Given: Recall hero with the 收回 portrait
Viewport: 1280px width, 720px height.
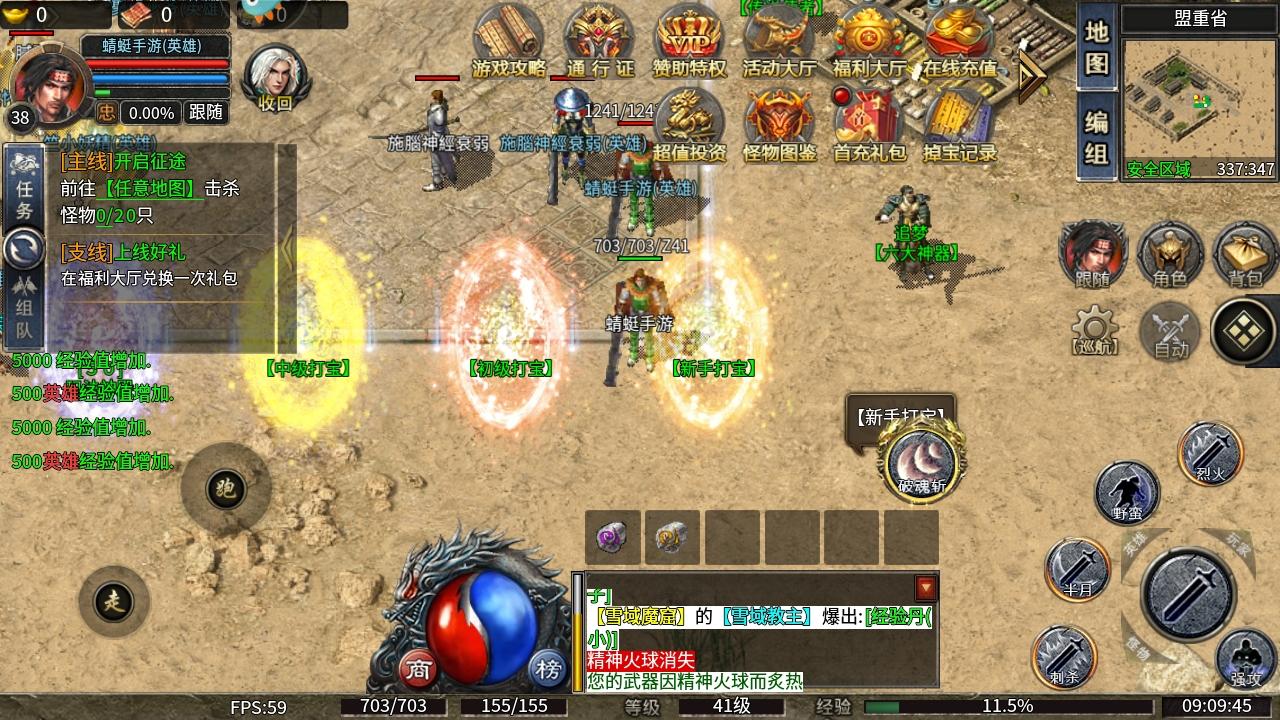Looking at the screenshot, I should tap(274, 76).
